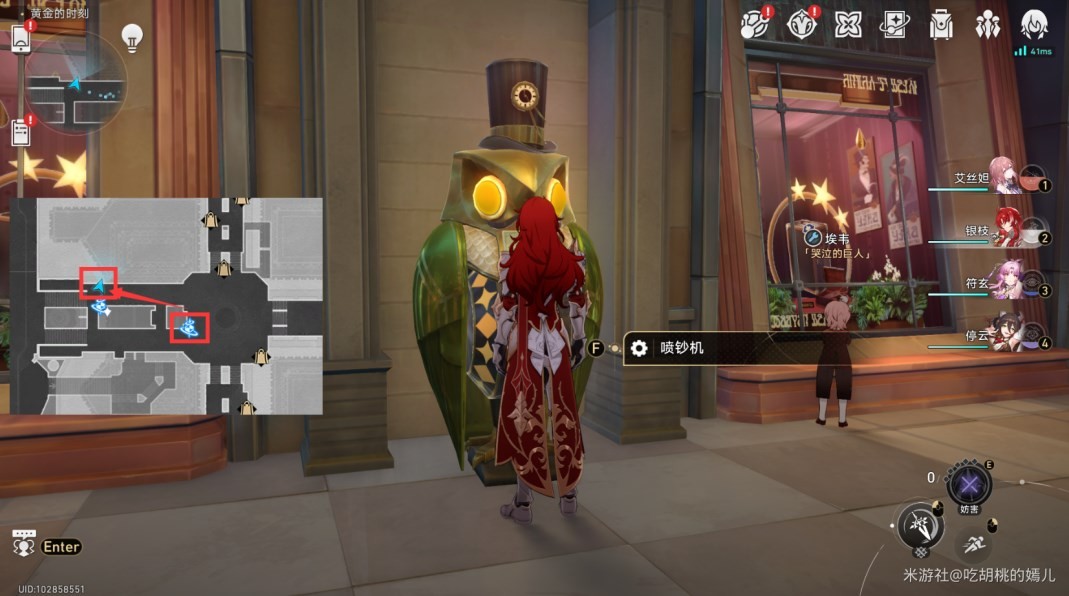Open the backpack inventory
The width and height of the screenshot is (1069, 596).
pos(940,24)
